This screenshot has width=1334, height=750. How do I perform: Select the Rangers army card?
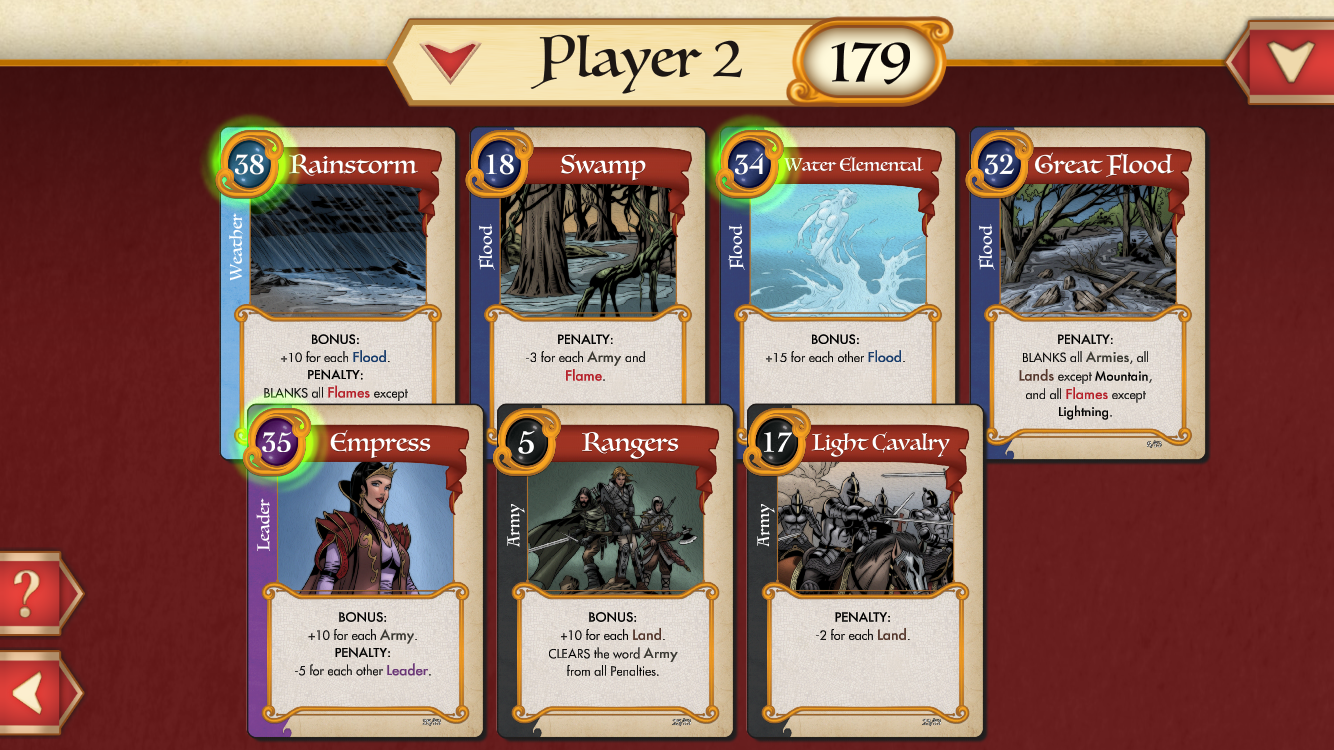(616, 570)
